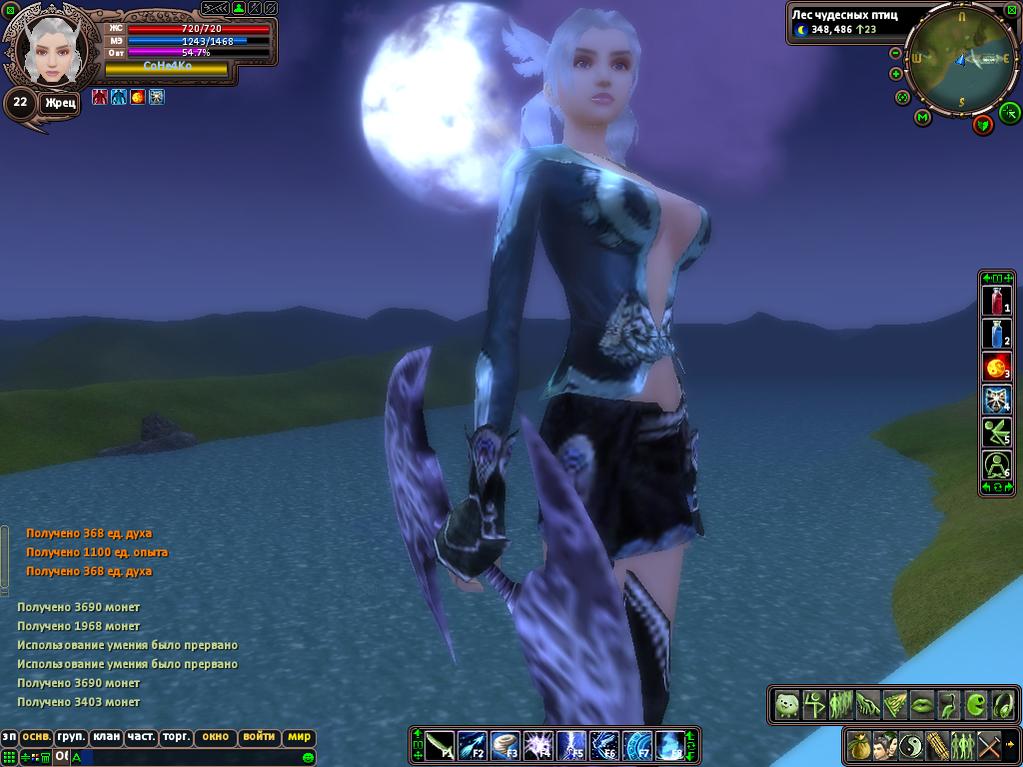Select the "торг." trade chat tab
1023x767 pixels.
[x=177, y=737]
